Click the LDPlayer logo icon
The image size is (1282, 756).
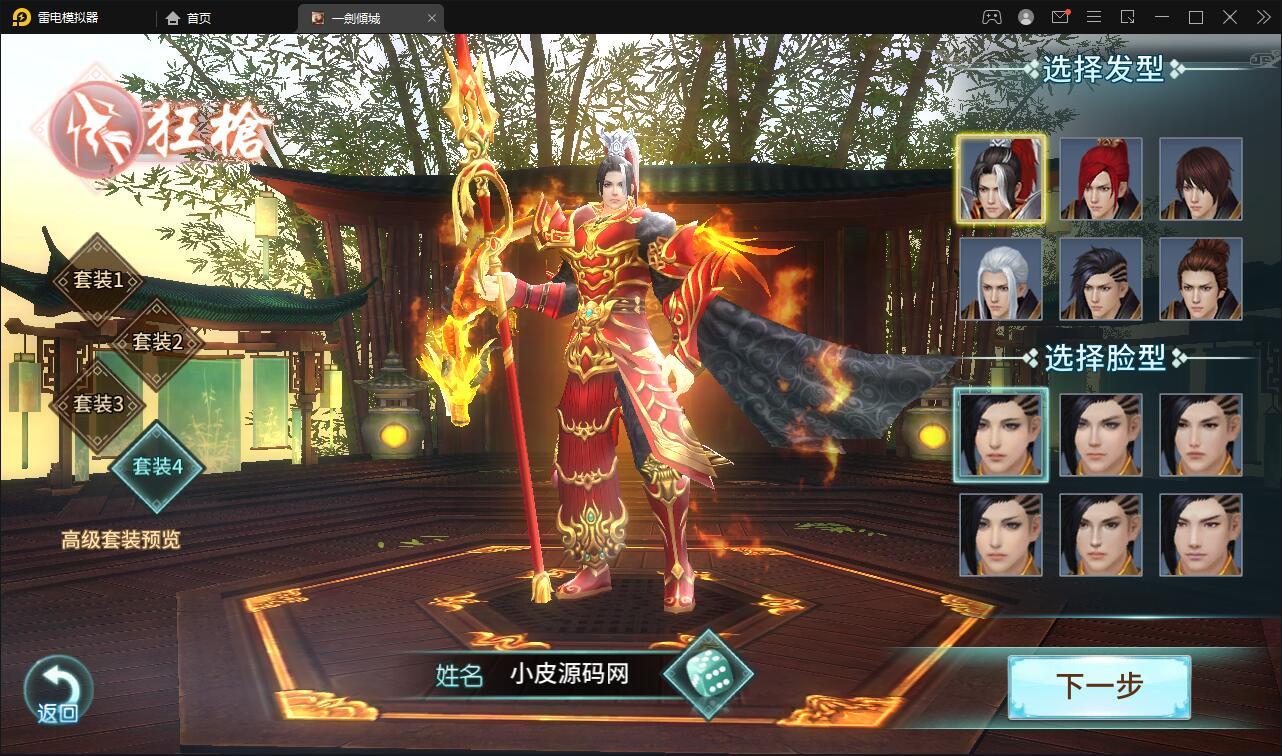click(19, 17)
